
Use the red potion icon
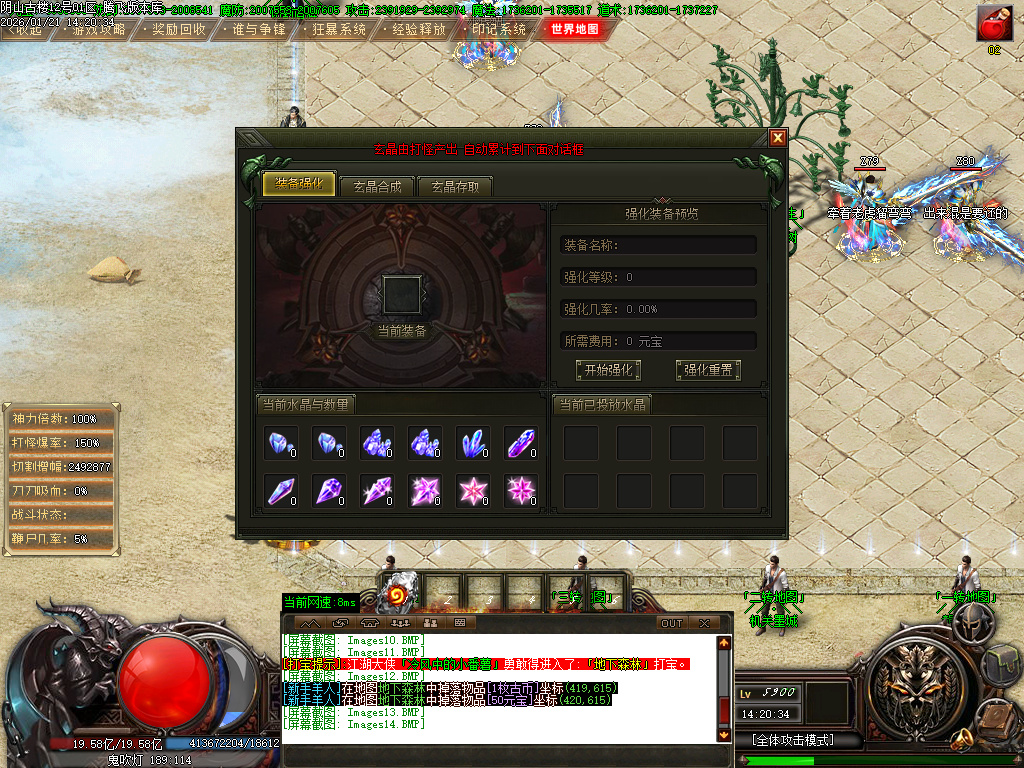point(993,23)
